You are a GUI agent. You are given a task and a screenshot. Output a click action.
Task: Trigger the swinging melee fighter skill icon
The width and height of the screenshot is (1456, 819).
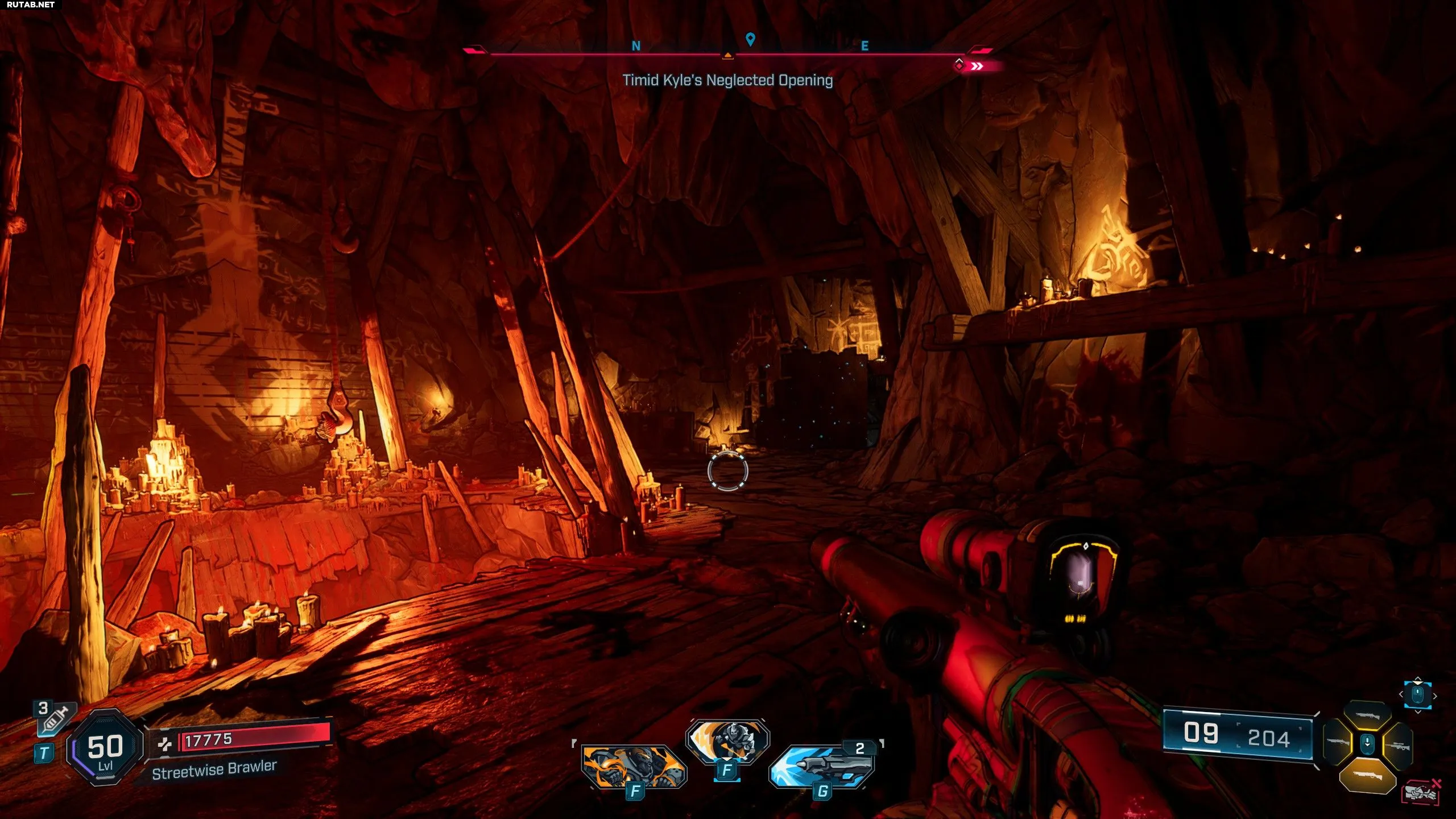[x=727, y=741]
